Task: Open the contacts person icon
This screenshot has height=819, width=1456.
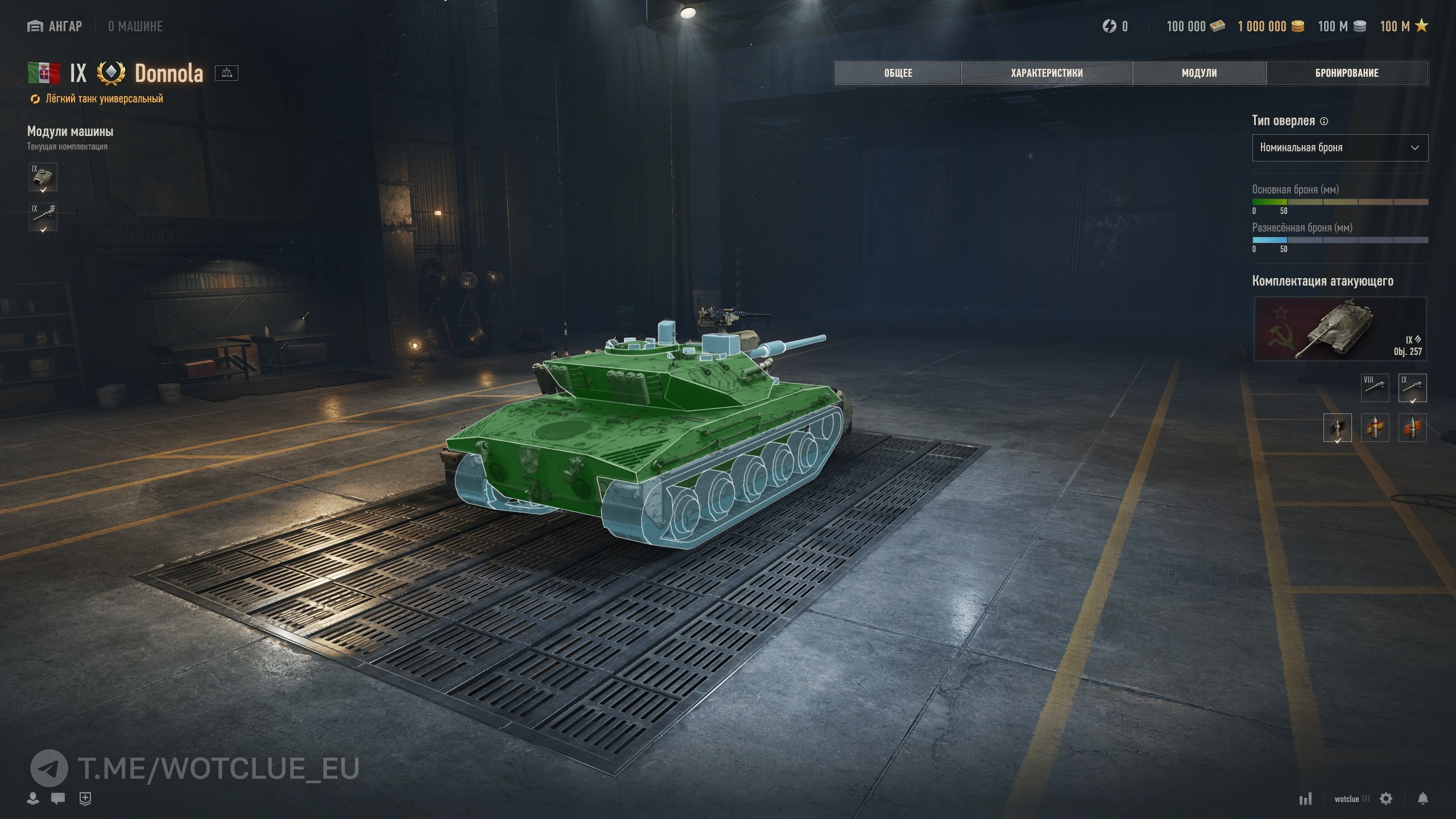Action: (x=33, y=799)
